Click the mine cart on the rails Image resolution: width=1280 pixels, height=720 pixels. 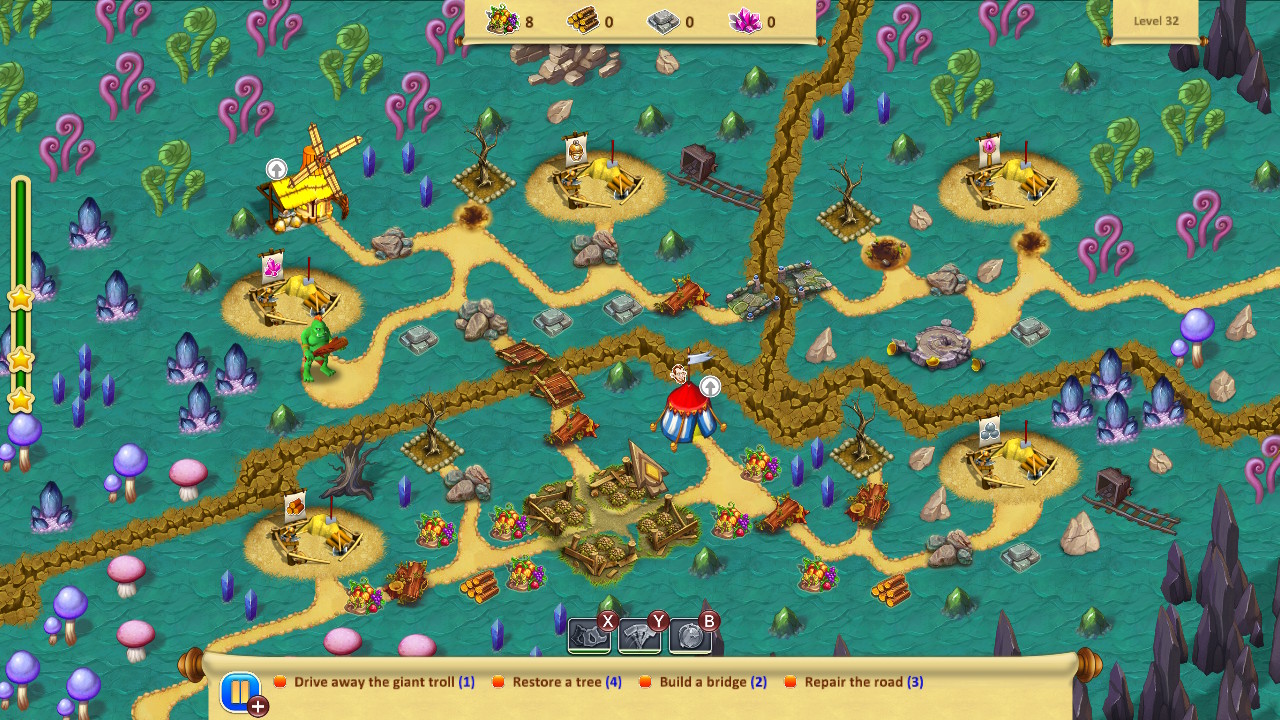pyautogui.click(x=697, y=160)
